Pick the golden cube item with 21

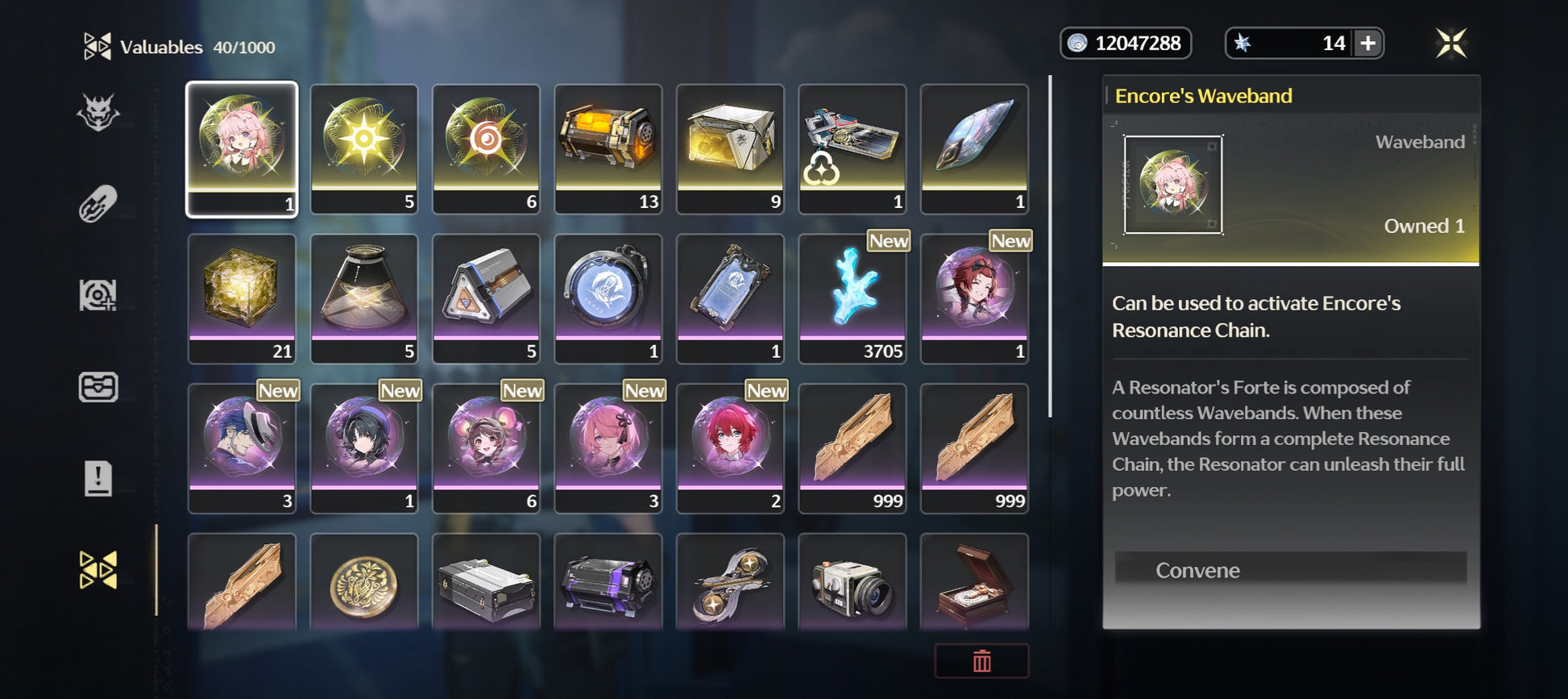click(242, 298)
